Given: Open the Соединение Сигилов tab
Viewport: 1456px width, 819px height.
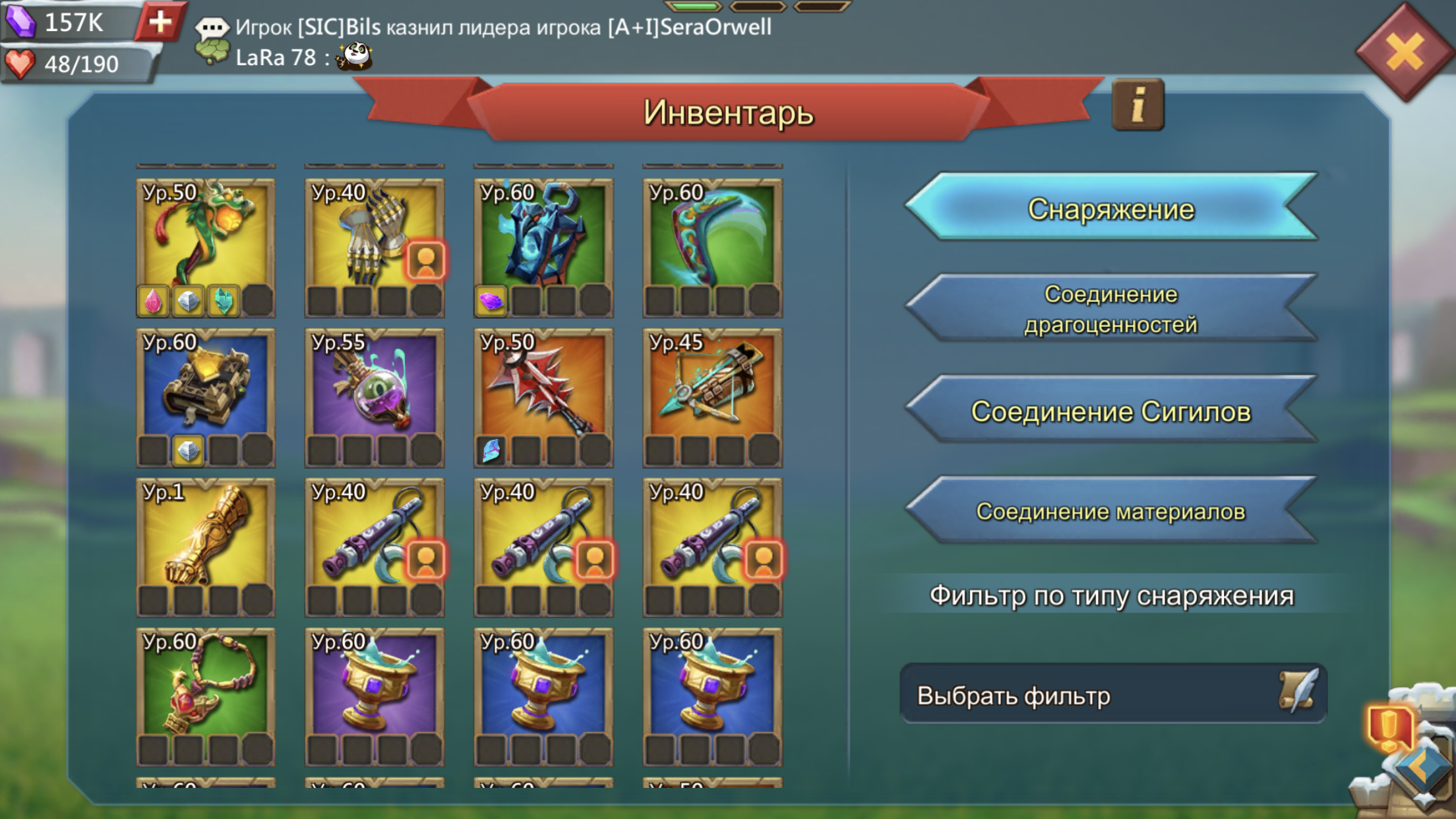Looking at the screenshot, I should [1111, 411].
